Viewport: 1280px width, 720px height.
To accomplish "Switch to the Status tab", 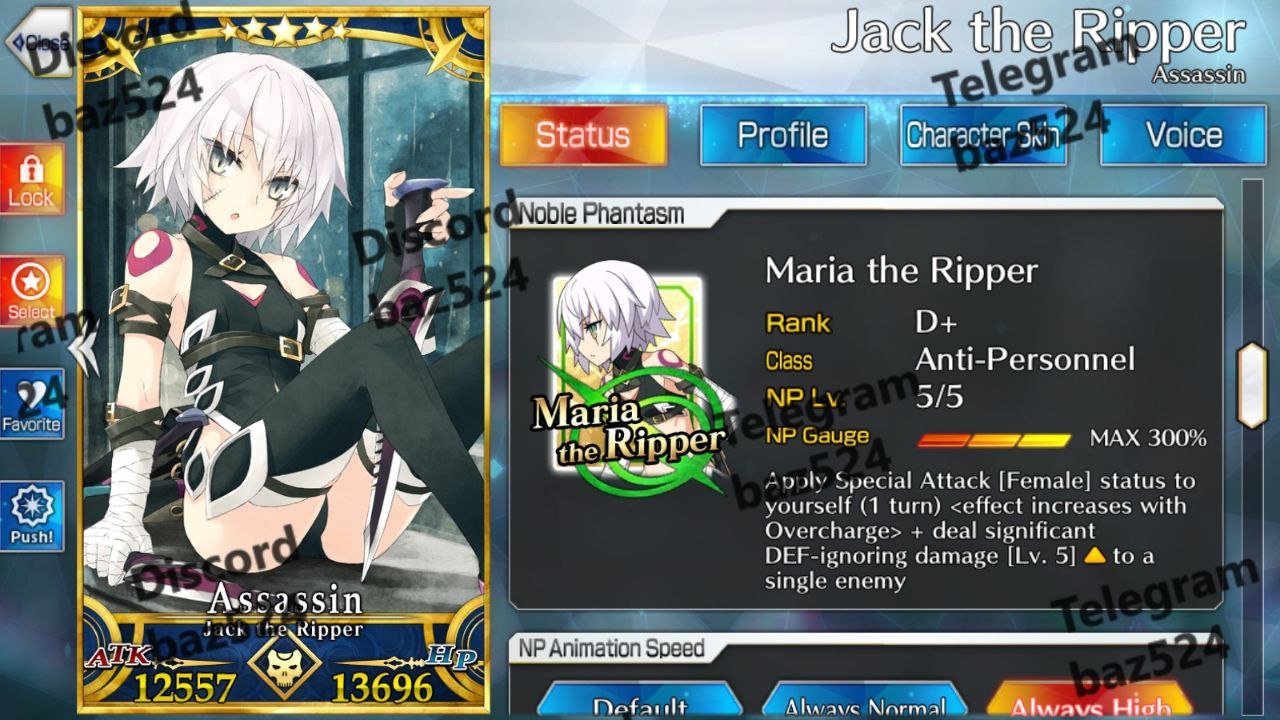I will point(583,135).
